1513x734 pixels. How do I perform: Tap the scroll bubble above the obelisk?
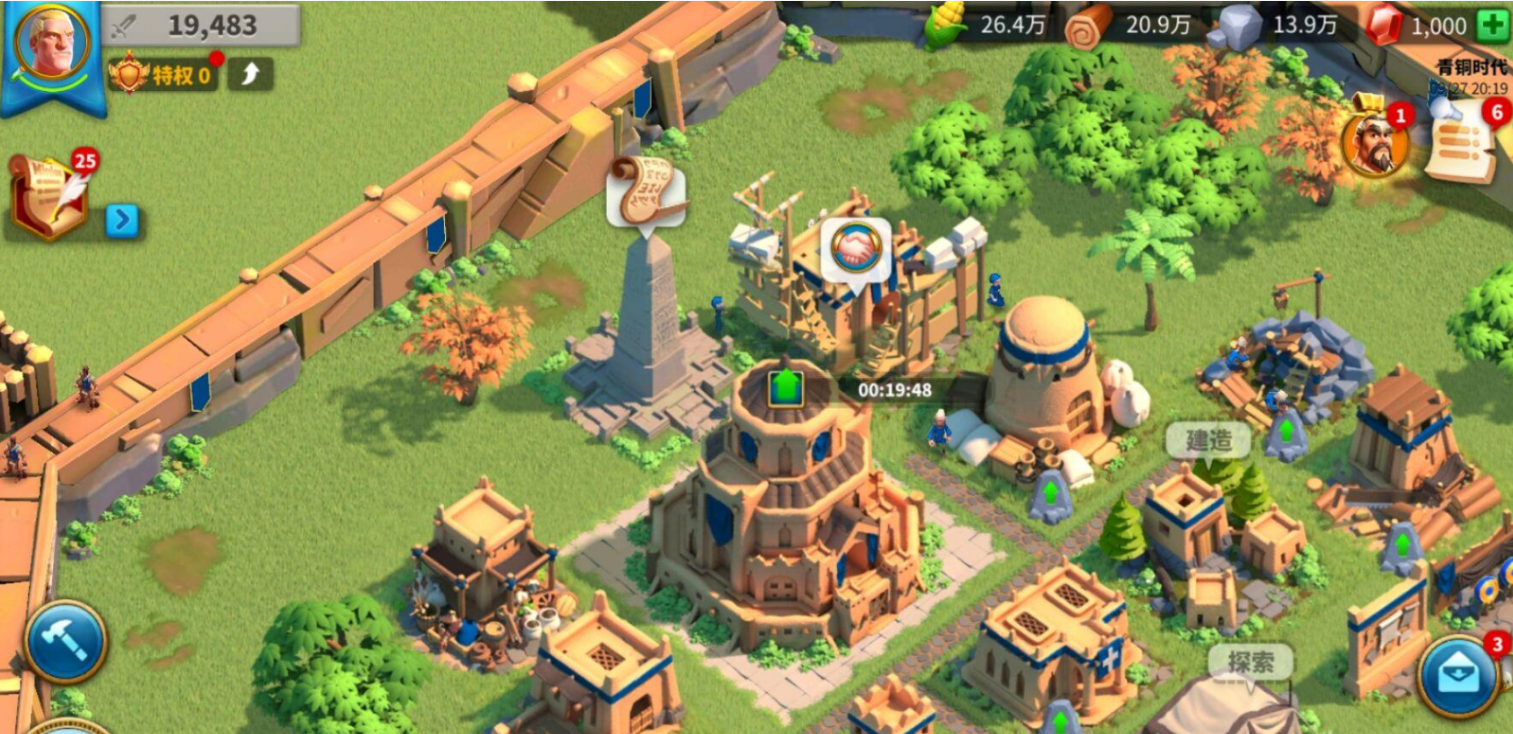(645, 190)
